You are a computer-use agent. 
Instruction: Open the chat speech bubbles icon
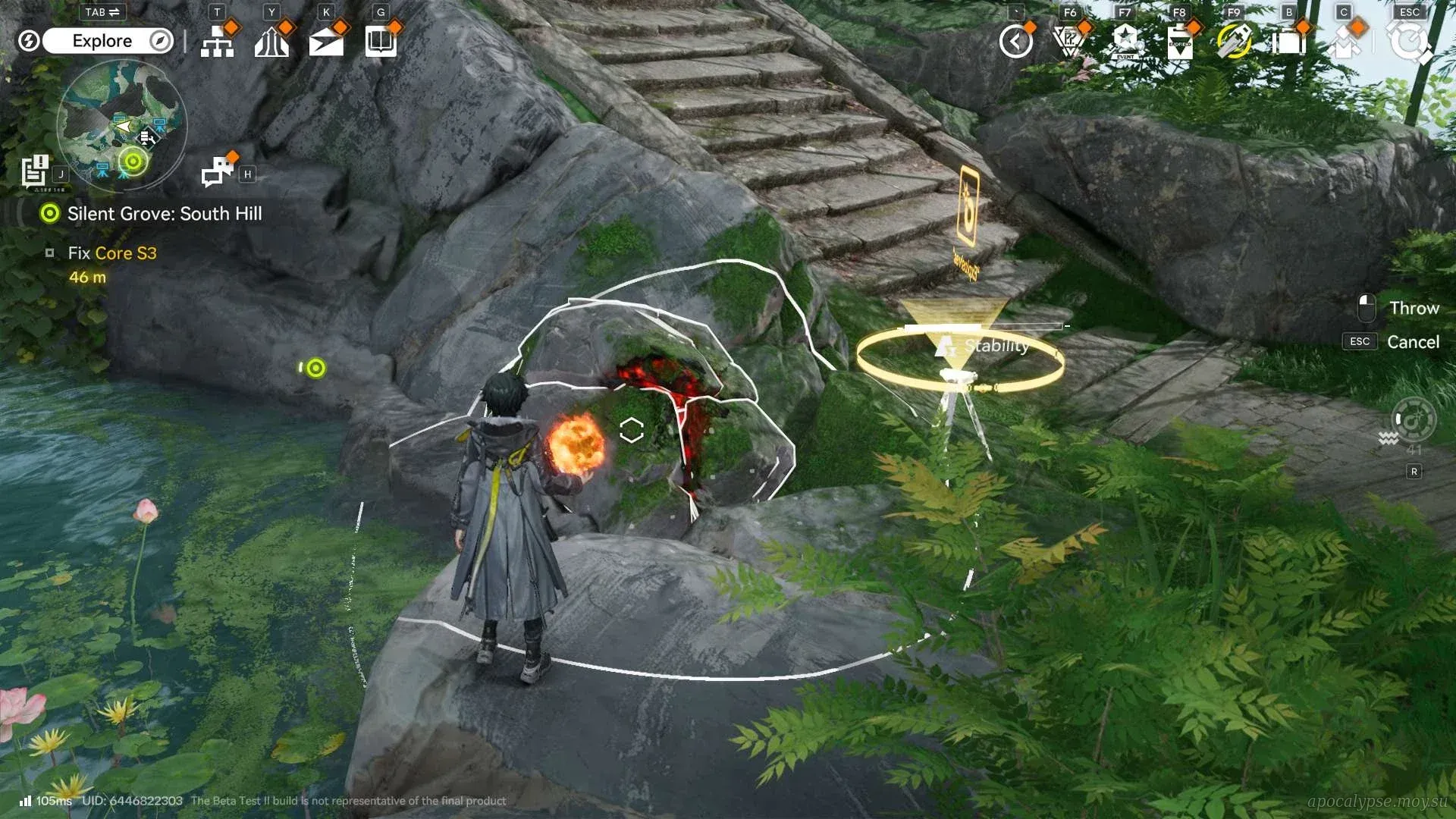217,171
